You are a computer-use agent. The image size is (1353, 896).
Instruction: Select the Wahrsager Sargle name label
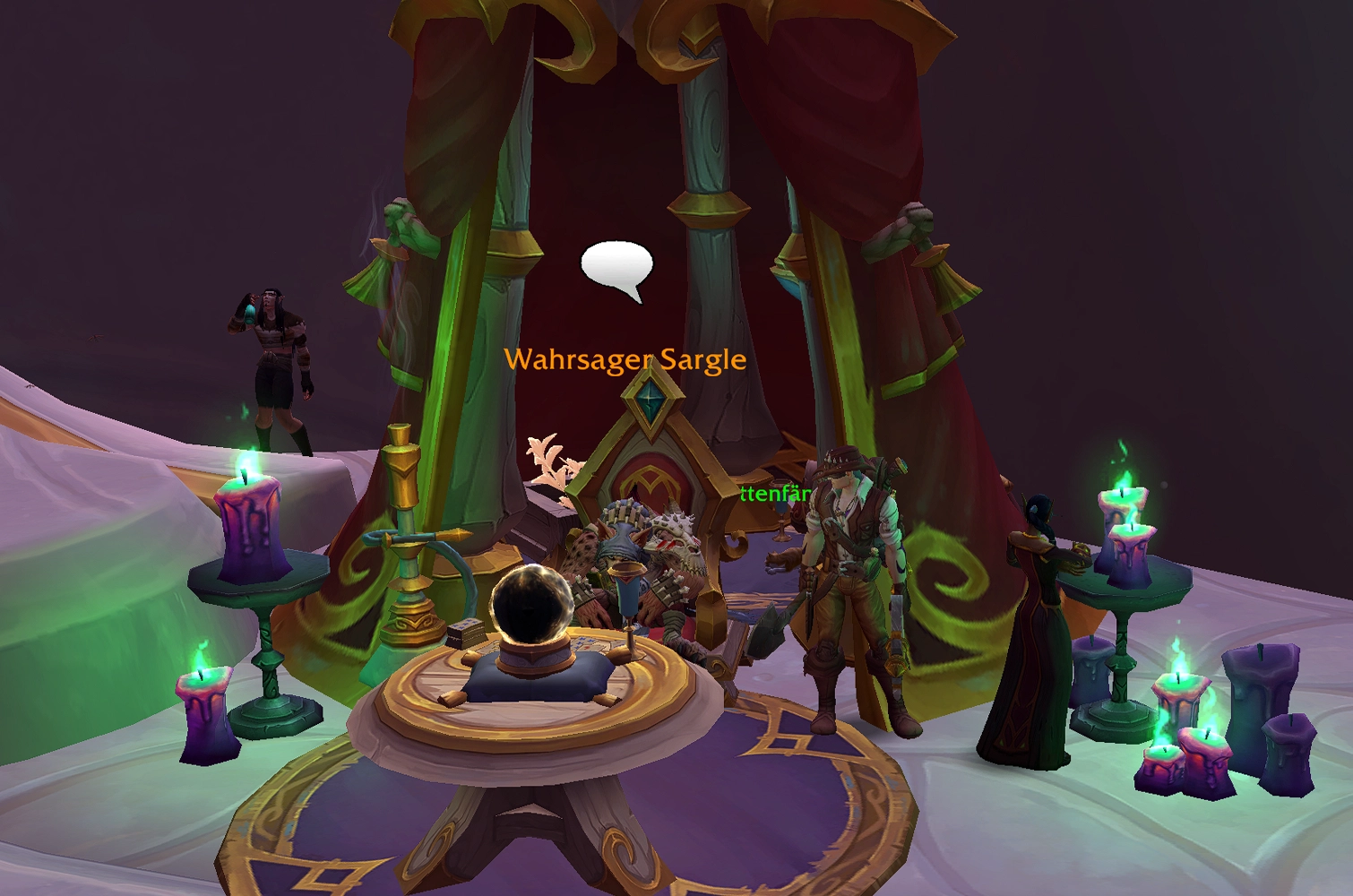pyautogui.click(x=625, y=359)
